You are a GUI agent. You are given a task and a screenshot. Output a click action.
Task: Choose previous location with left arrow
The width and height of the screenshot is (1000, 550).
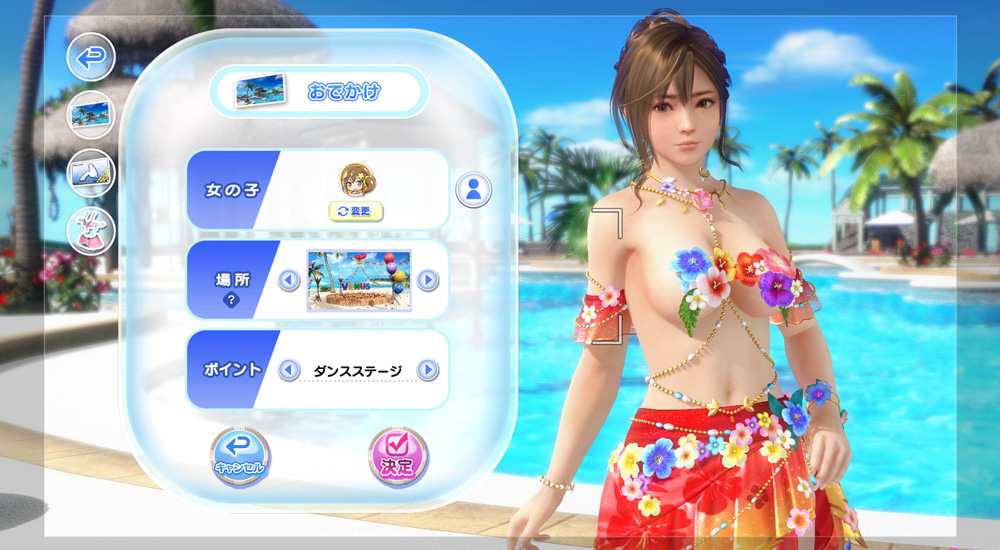click(289, 280)
